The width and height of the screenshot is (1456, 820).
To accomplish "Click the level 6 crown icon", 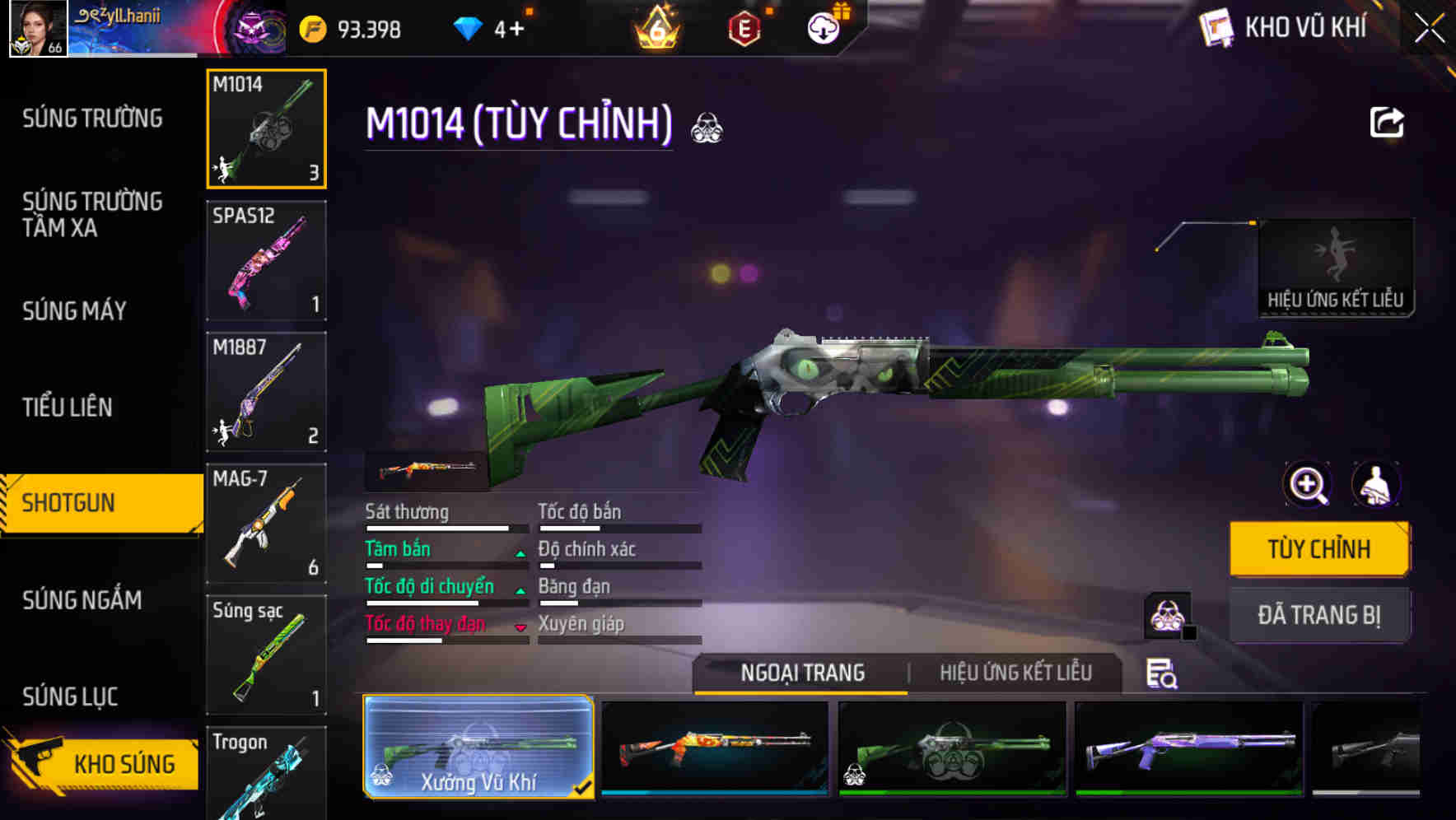I will [x=654, y=28].
